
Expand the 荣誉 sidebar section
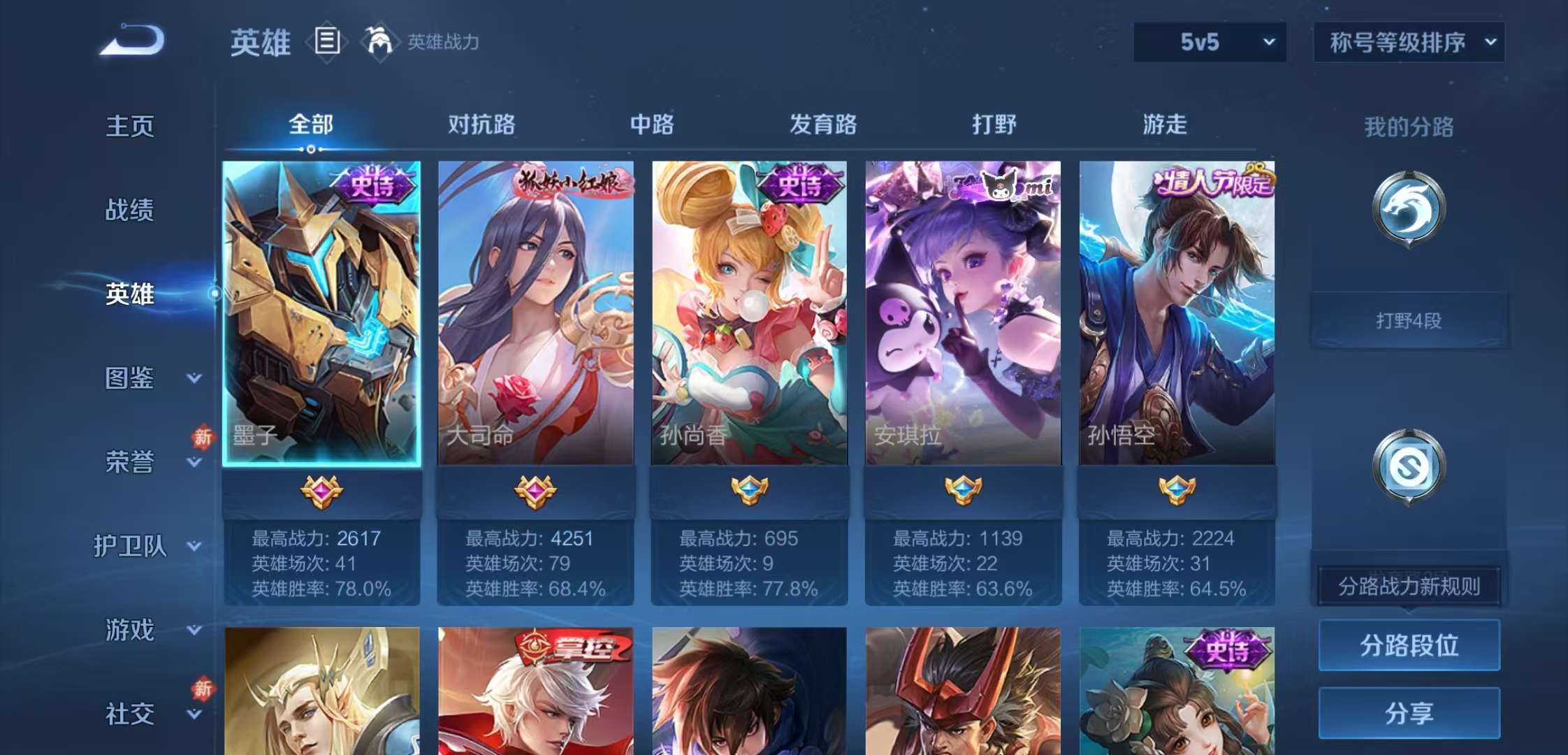click(129, 461)
